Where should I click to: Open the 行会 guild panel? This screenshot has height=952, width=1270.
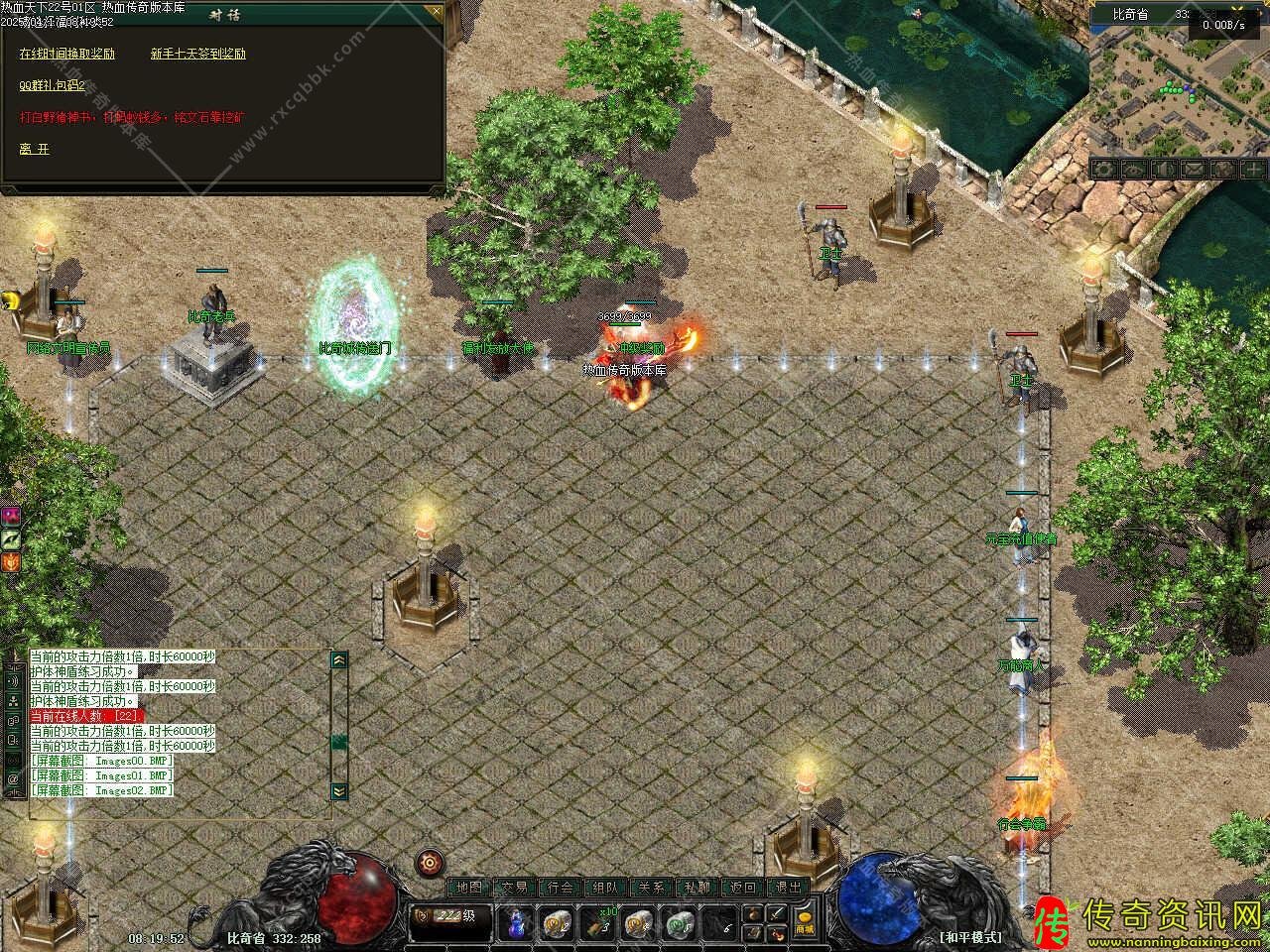[561, 888]
